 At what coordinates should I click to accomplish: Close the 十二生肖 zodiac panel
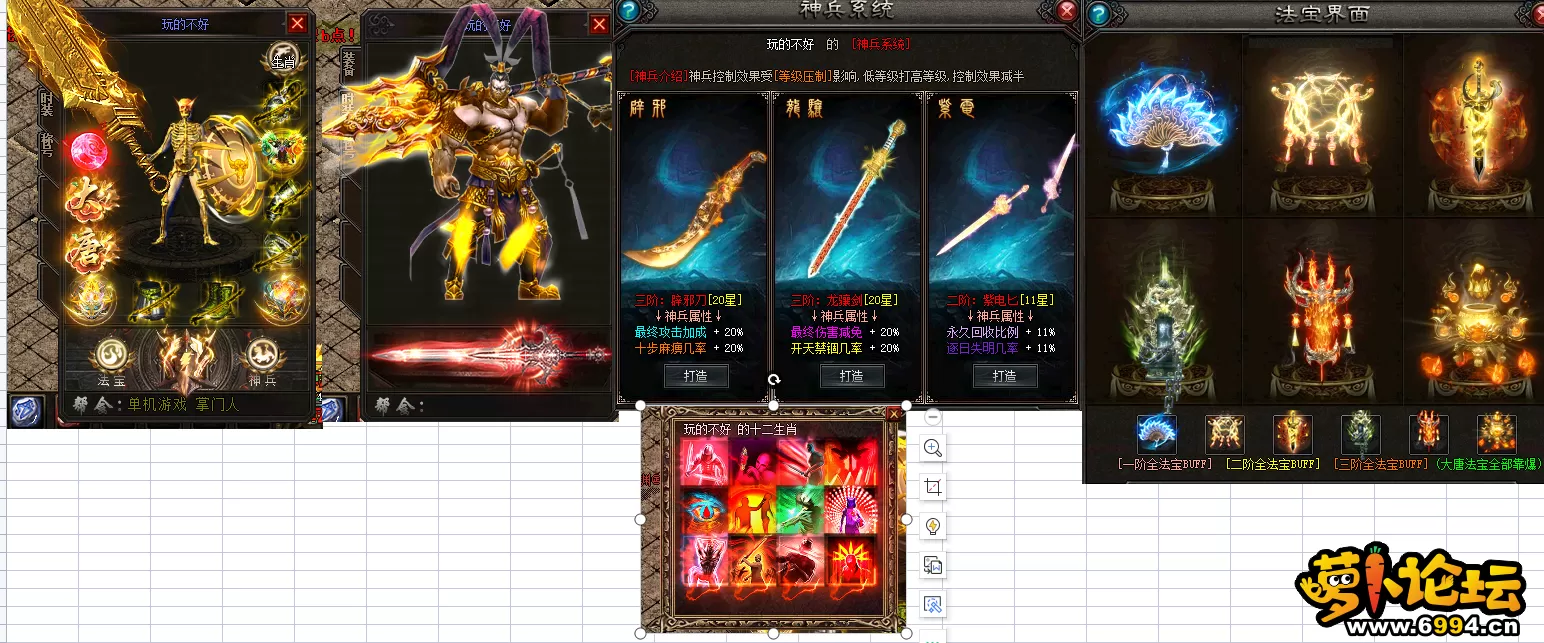tap(894, 413)
